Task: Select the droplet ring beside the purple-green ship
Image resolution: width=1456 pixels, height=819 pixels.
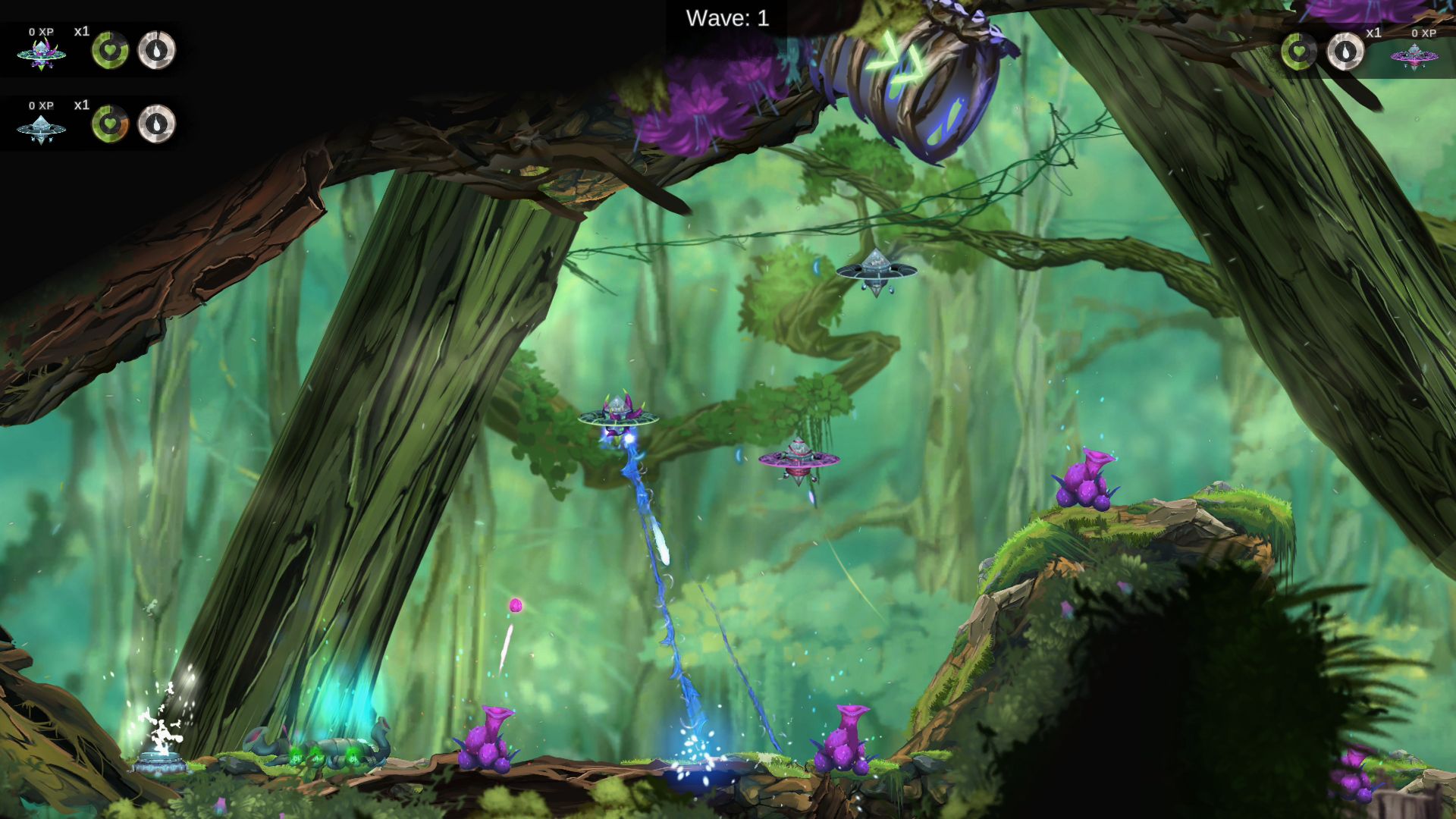Action: 157,50
